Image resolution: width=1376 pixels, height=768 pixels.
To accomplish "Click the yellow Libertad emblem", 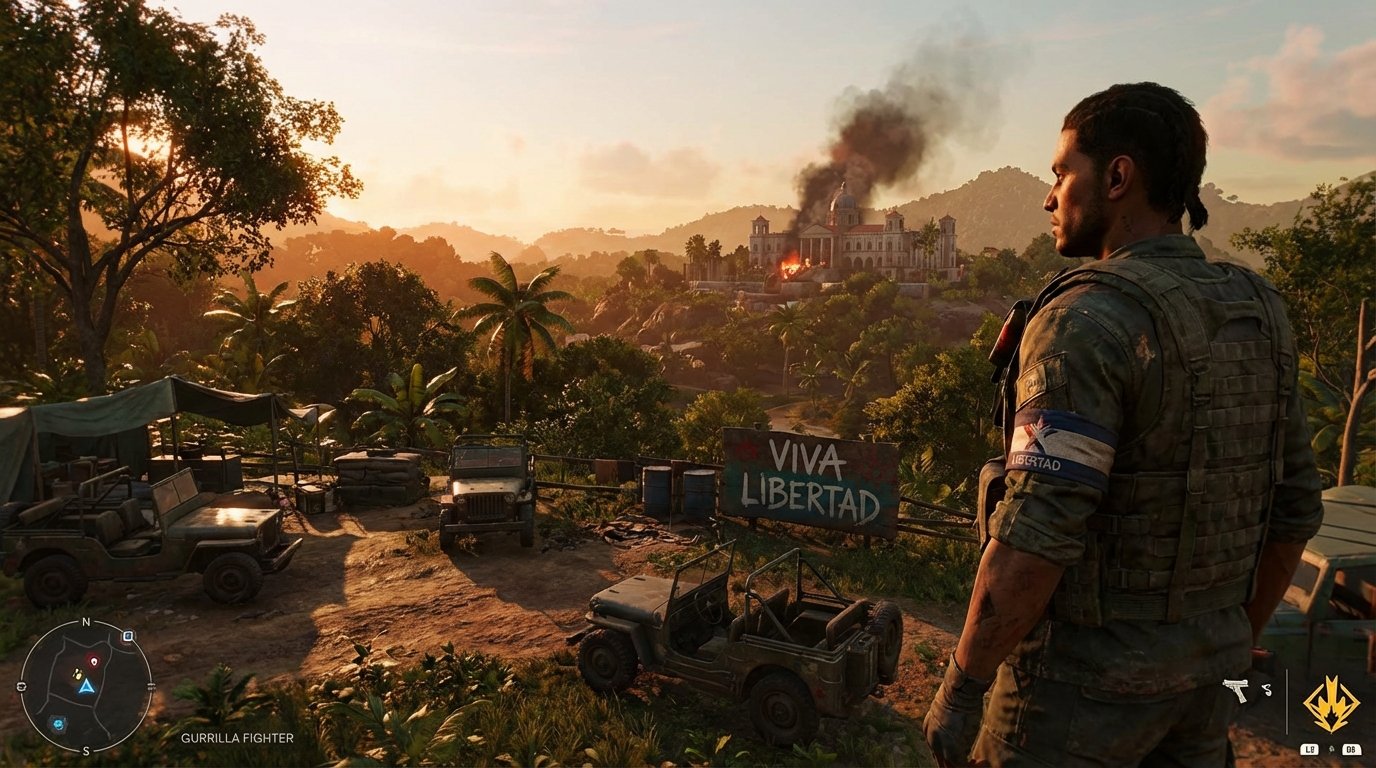I will (x=1332, y=700).
